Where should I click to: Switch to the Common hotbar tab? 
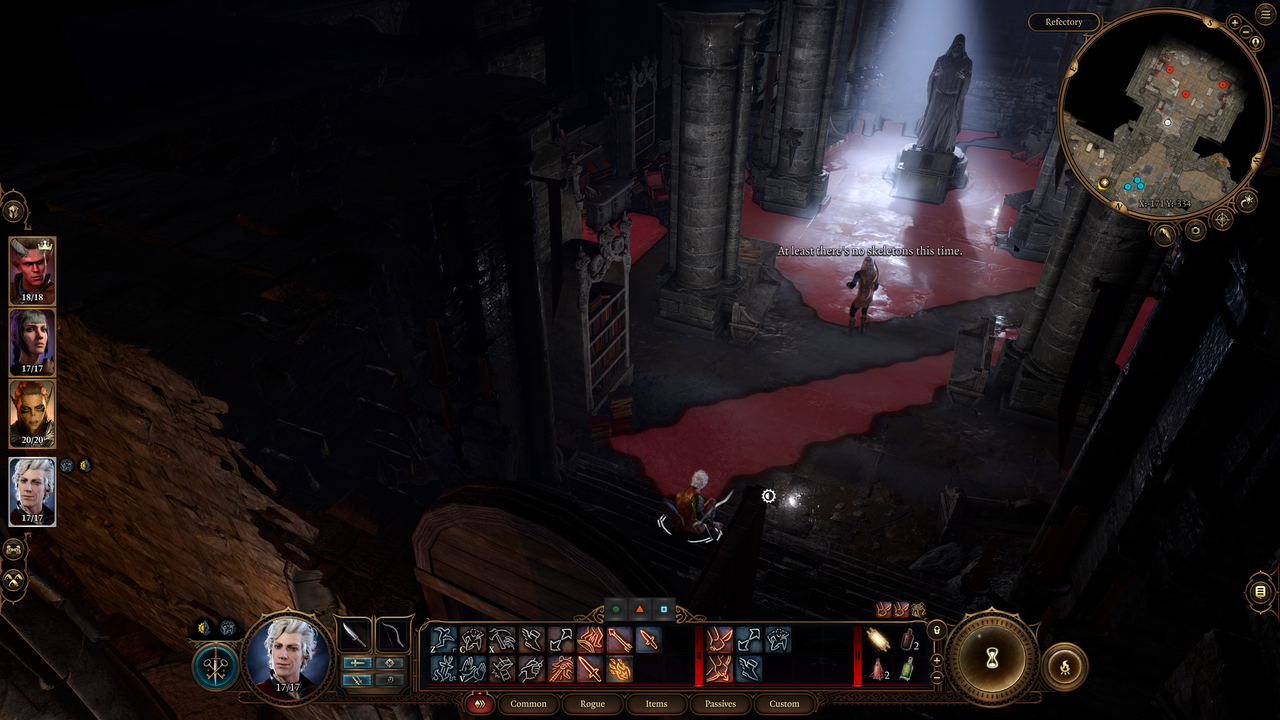[x=528, y=703]
